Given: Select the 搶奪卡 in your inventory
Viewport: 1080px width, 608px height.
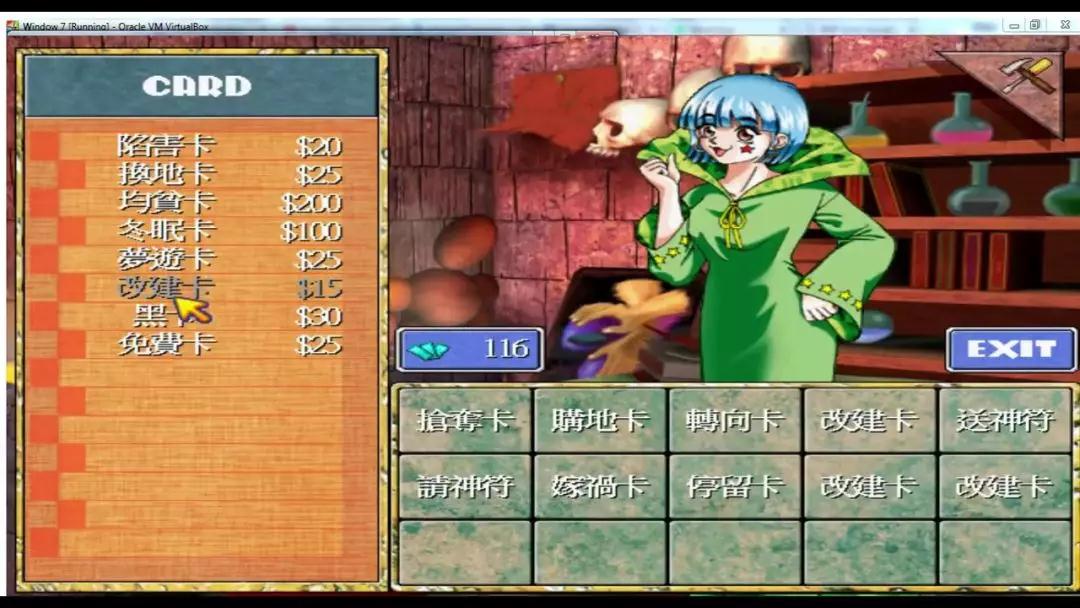Looking at the screenshot, I should click(464, 420).
